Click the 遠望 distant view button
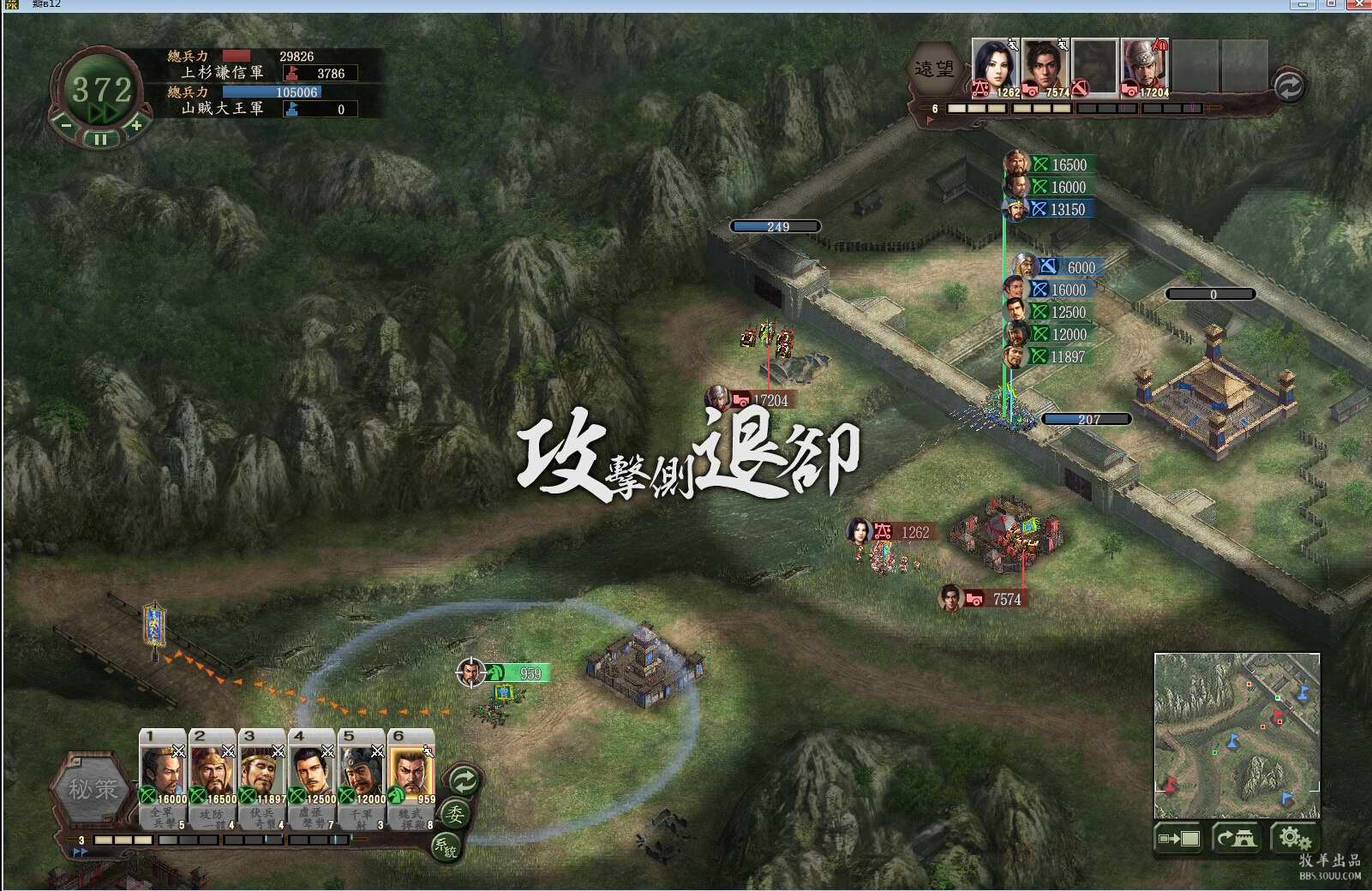 pyautogui.click(x=934, y=69)
